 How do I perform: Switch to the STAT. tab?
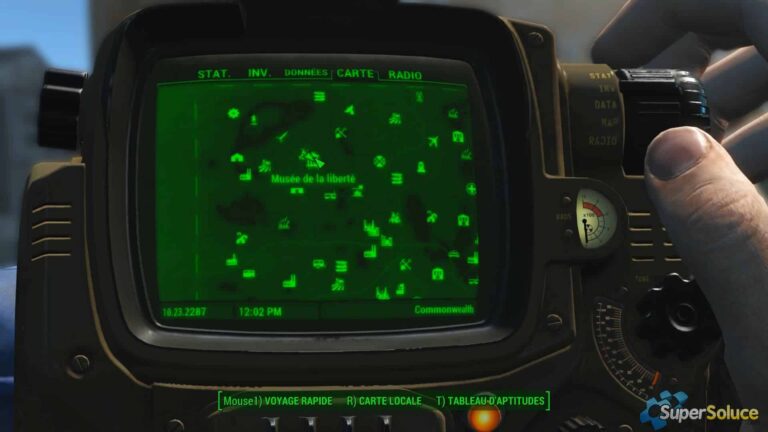(x=214, y=74)
